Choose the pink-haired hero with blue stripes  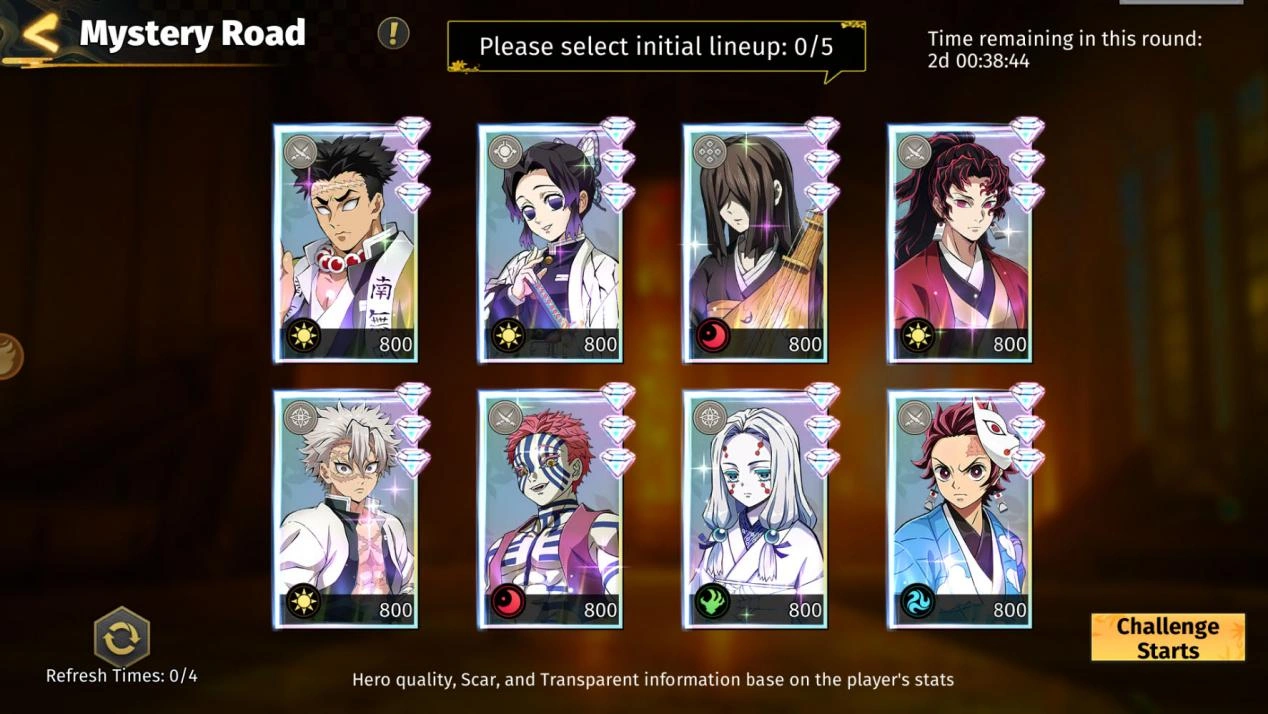coord(550,510)
